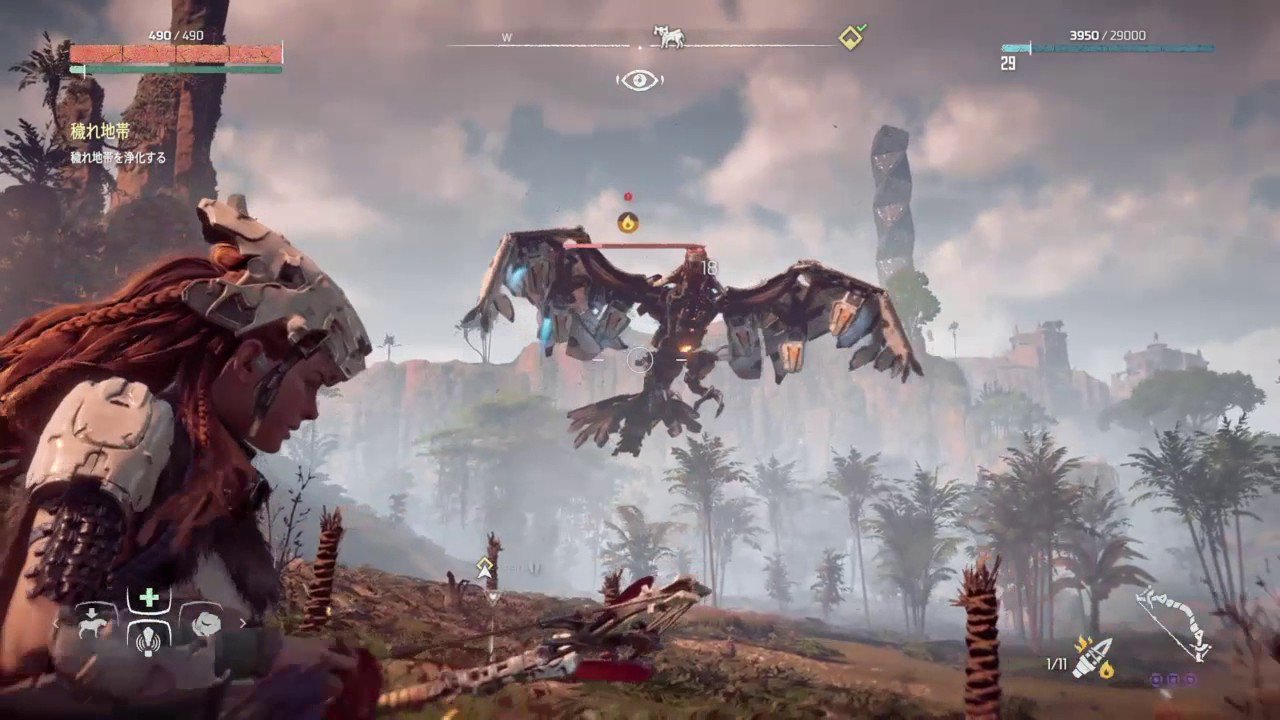The width and height of the screenshot is (1280, 720).
Task: Select the rock lure item in the wheel
Action: pos(205,623)
